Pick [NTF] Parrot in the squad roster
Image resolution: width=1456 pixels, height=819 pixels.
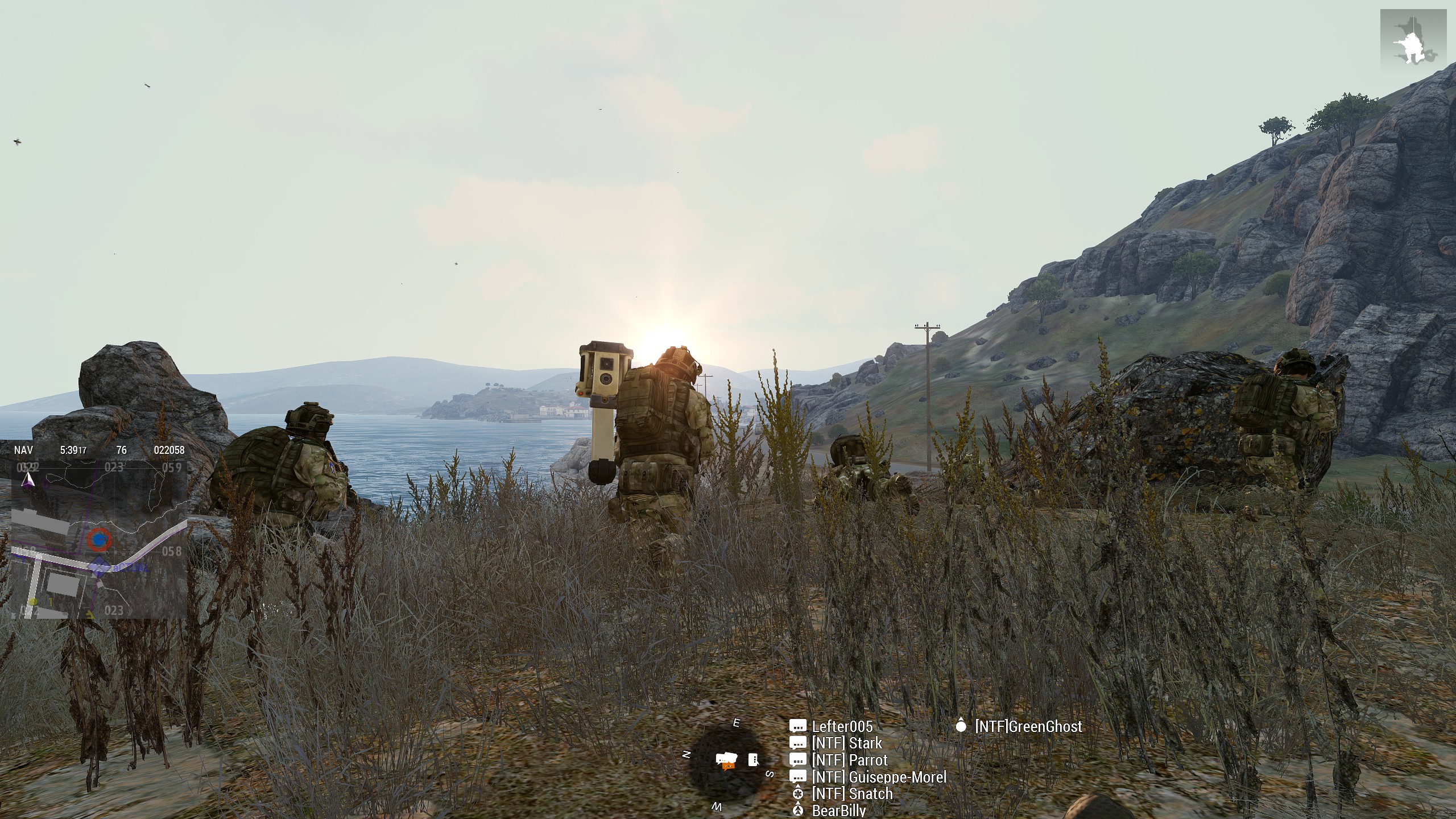(x=850, y=760)
